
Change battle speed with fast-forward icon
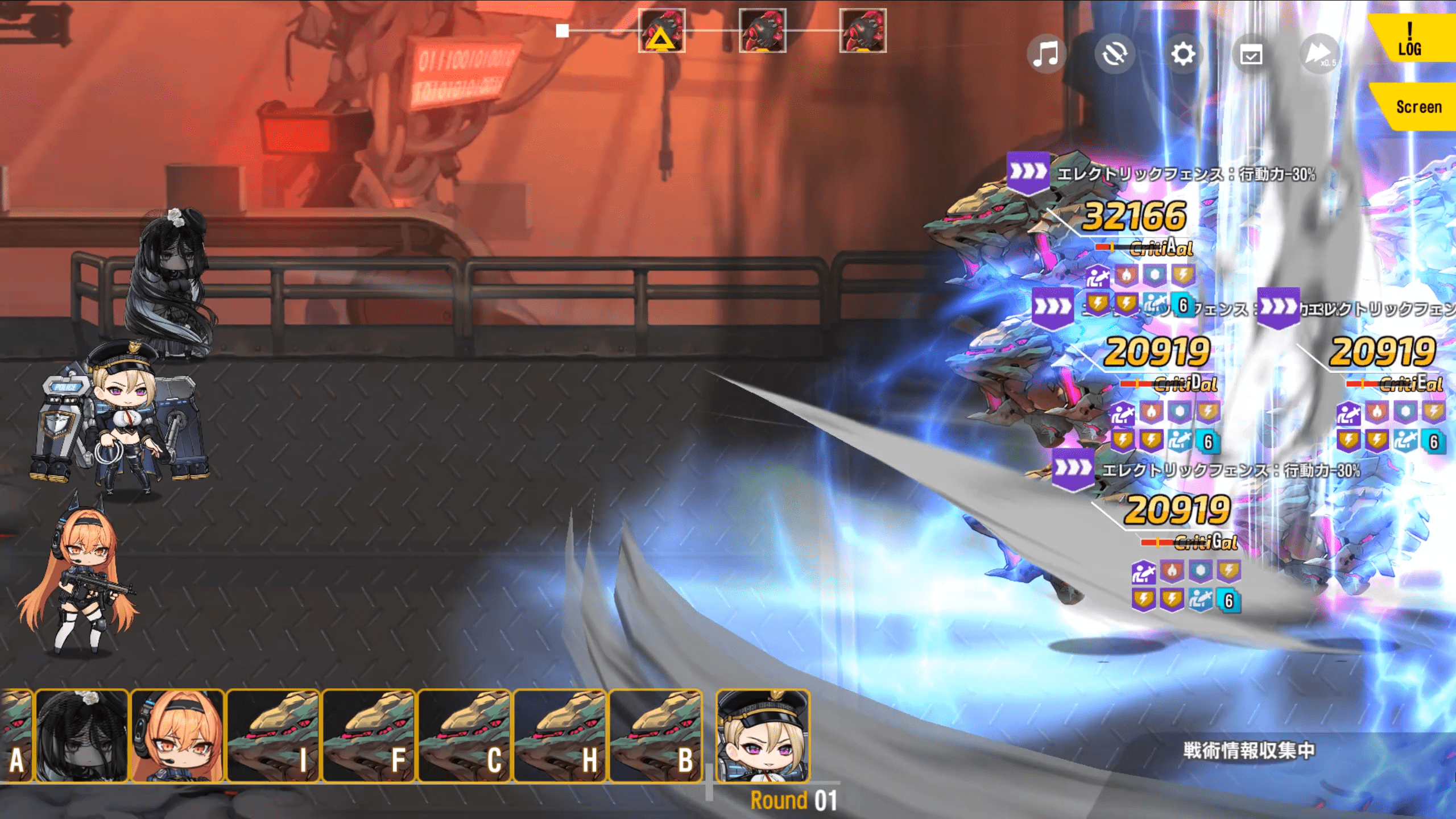click(x=1319, y=55)
